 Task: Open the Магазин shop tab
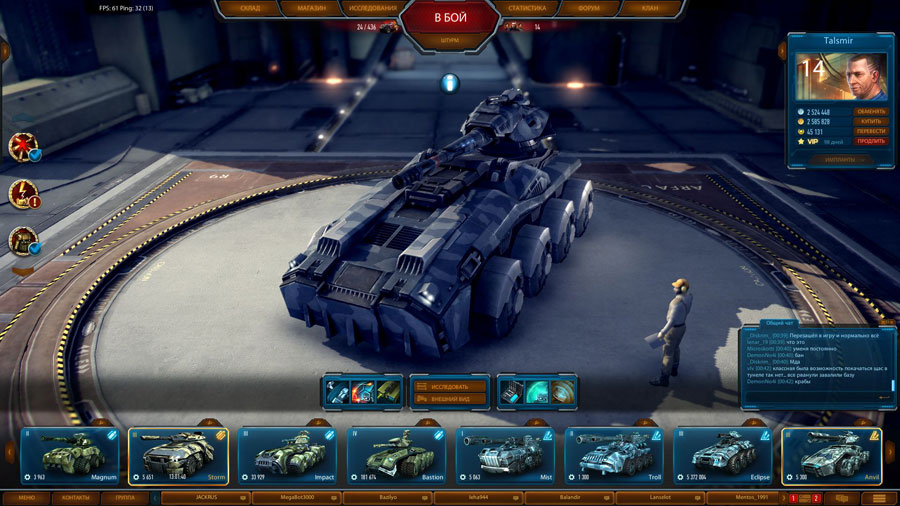click(x=310, y=8)
